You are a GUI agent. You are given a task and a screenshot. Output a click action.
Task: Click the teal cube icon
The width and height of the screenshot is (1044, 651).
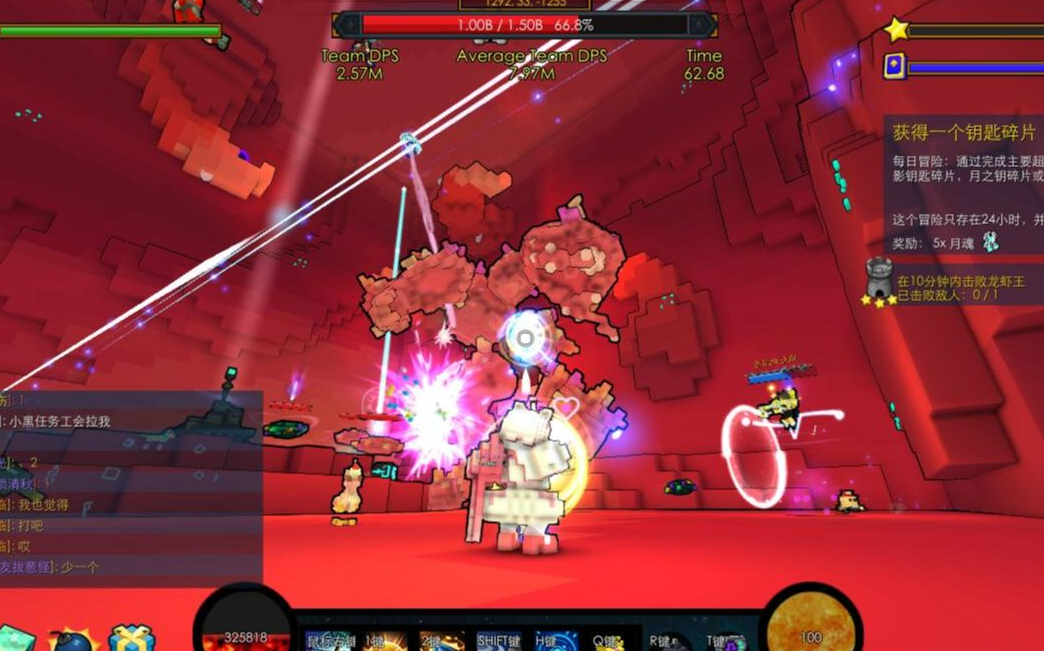click(17, 639)
